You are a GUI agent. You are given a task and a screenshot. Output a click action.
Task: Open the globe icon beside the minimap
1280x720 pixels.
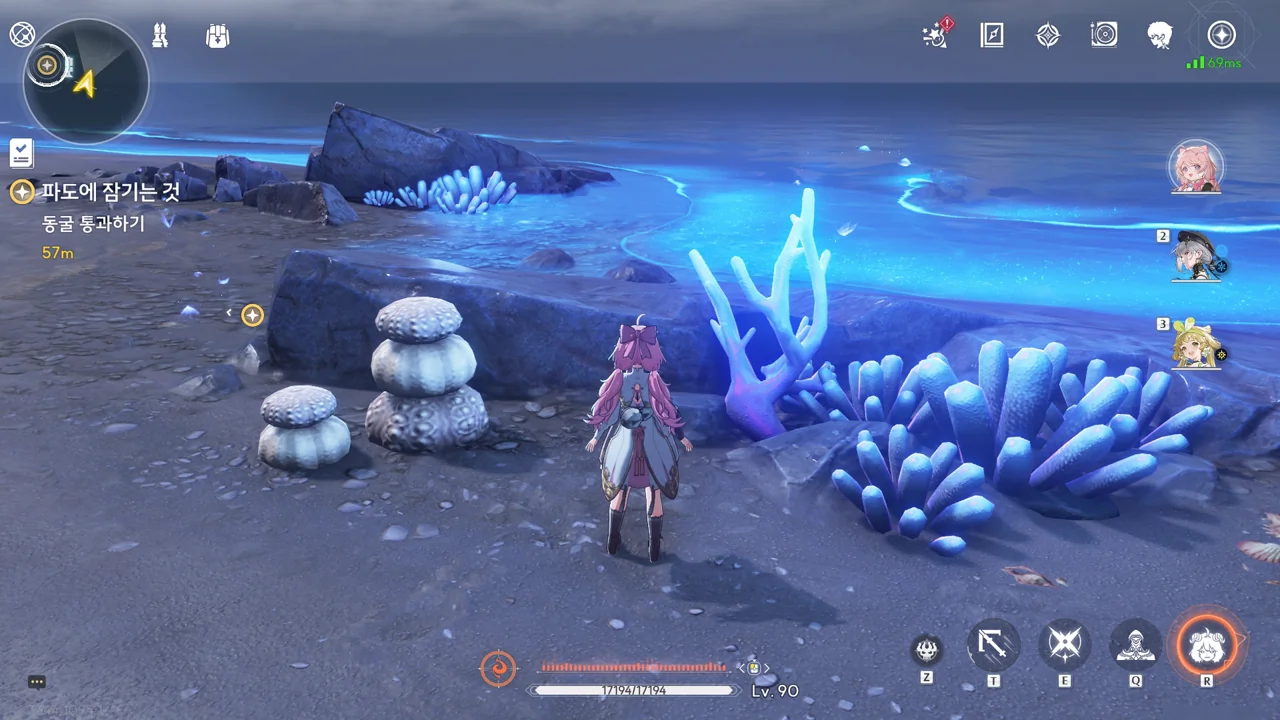tap(22, 35)
